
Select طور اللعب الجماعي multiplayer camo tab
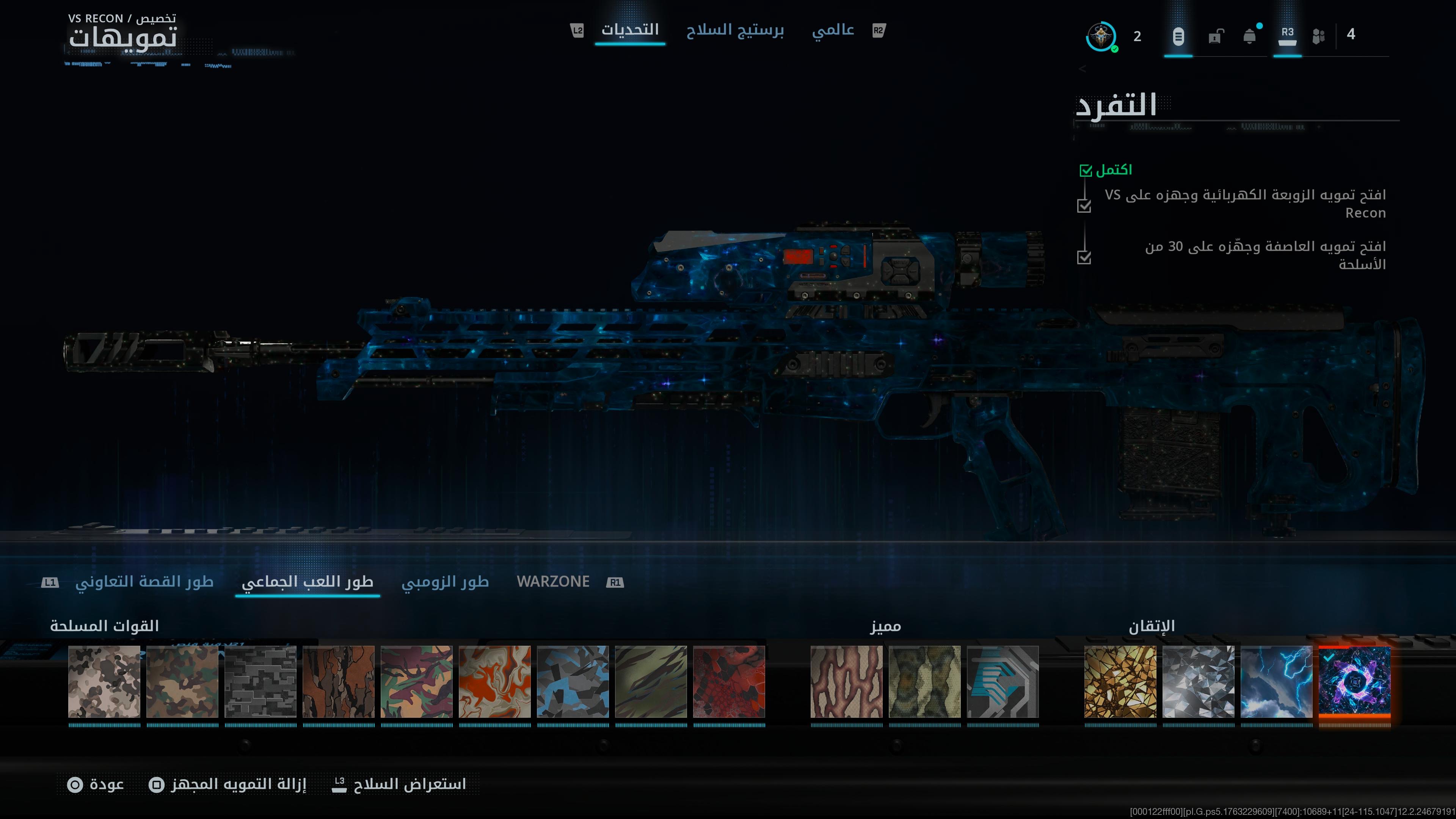pyautogui.click(x=308, y=582)
